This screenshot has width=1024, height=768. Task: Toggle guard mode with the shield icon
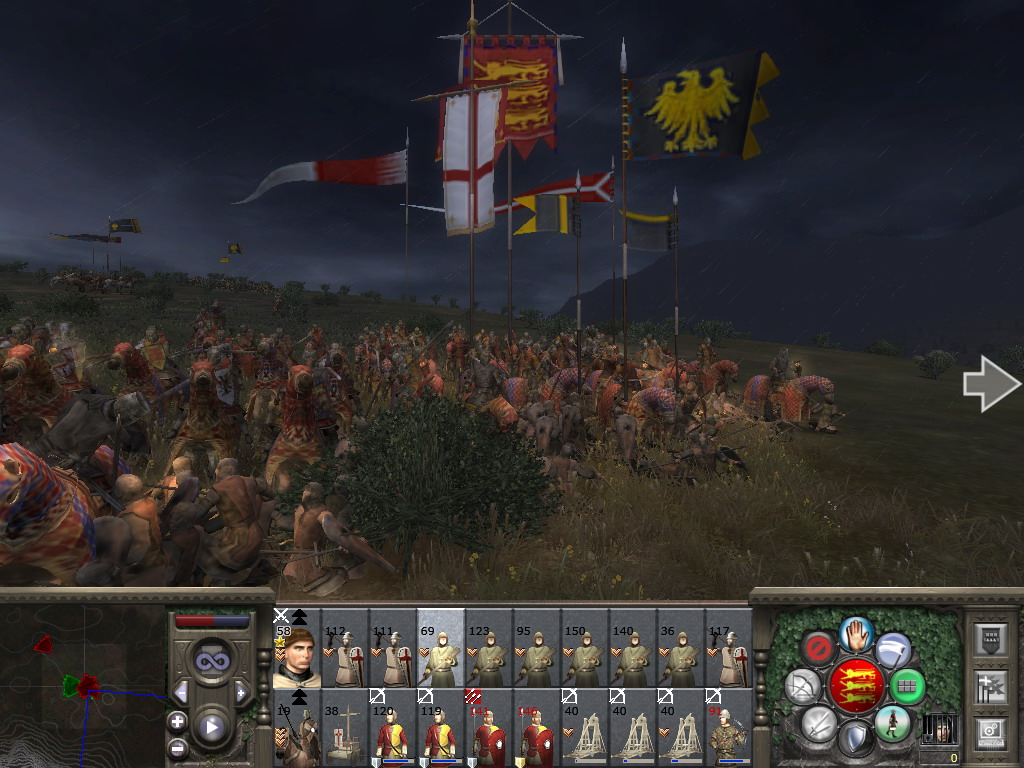point(855,740)
